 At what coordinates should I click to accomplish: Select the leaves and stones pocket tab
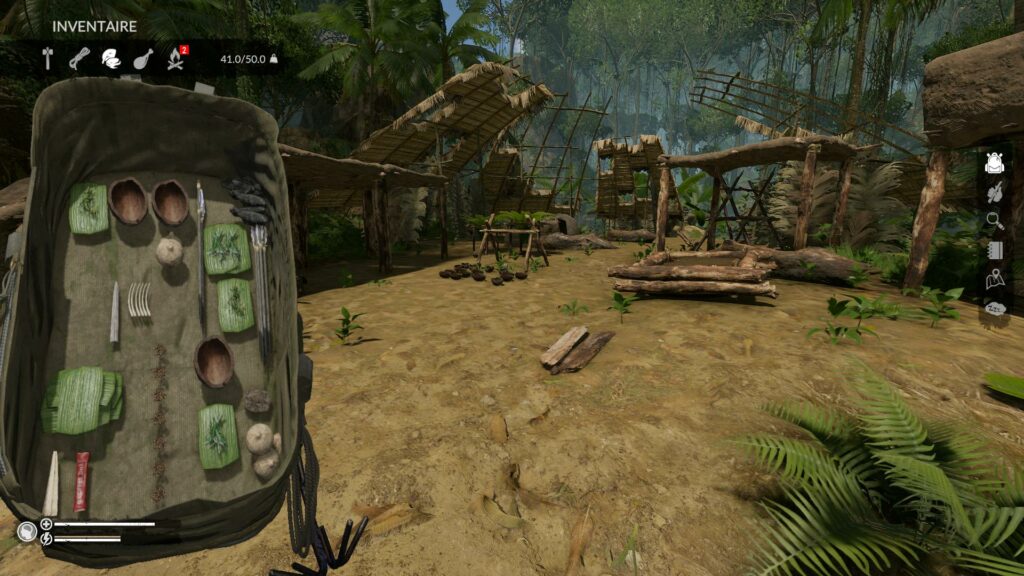(x=111, y=58)
